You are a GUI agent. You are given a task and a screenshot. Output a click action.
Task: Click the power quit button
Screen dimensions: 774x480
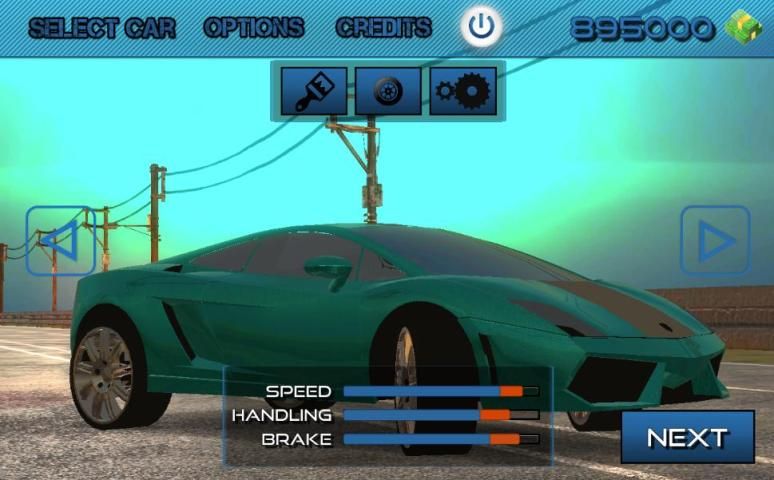tap(482, 27)
